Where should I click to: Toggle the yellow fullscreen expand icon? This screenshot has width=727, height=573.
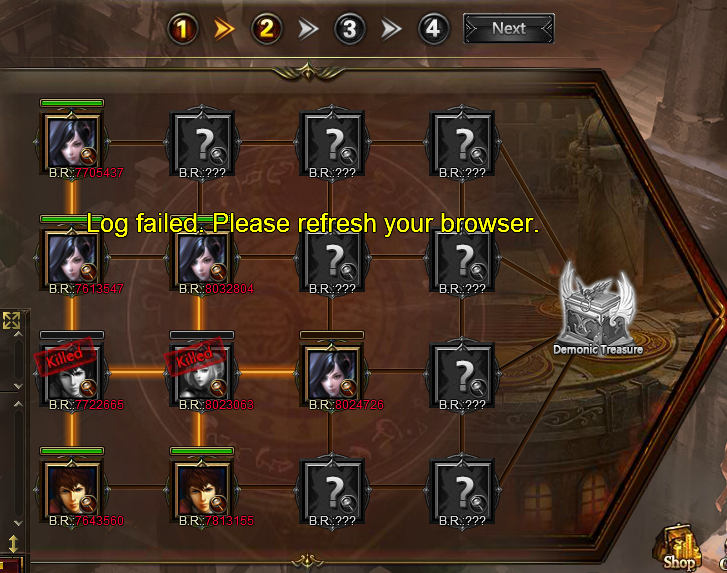coord(12,321)
